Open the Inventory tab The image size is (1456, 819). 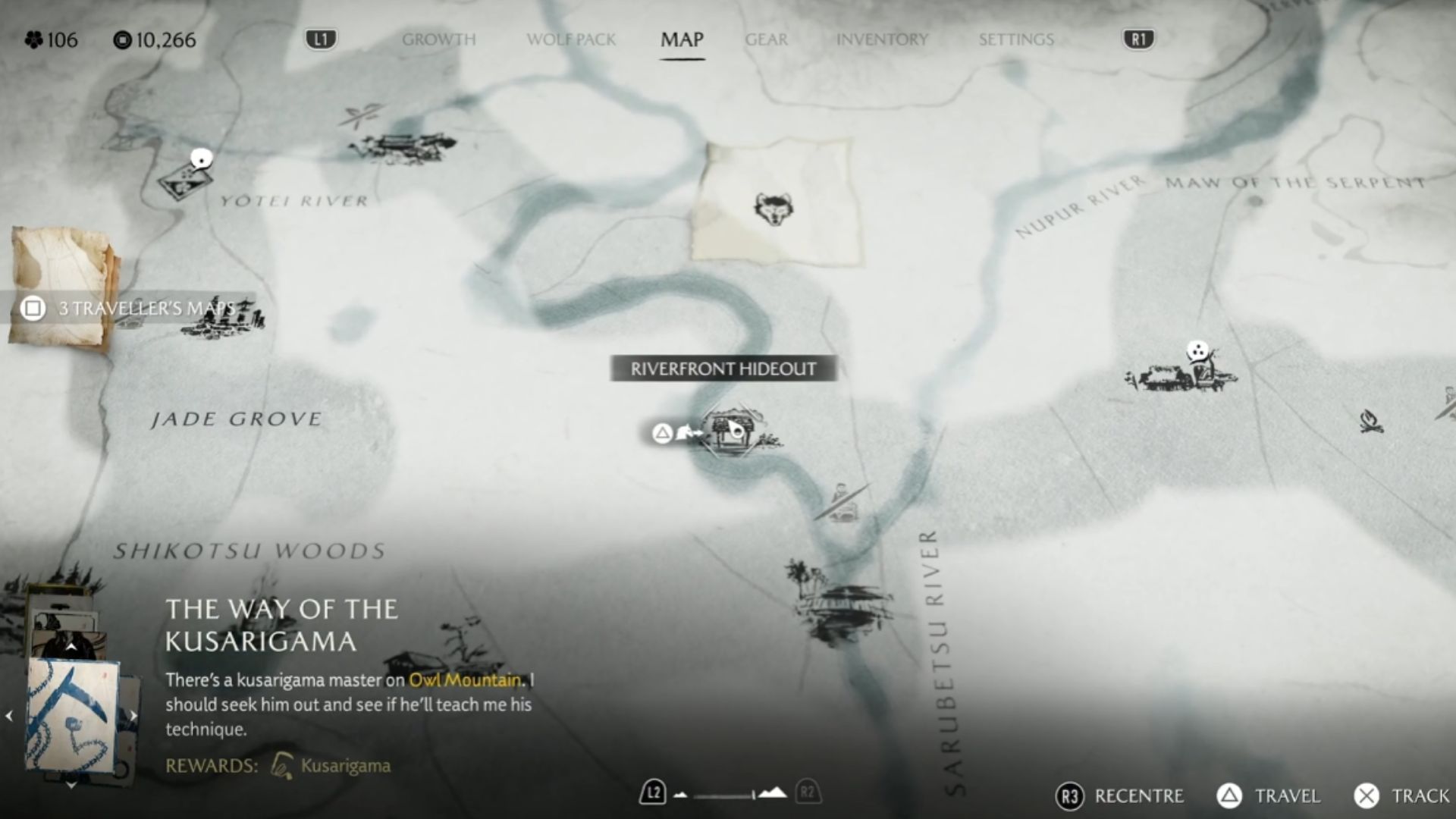[x=882, y=39]
